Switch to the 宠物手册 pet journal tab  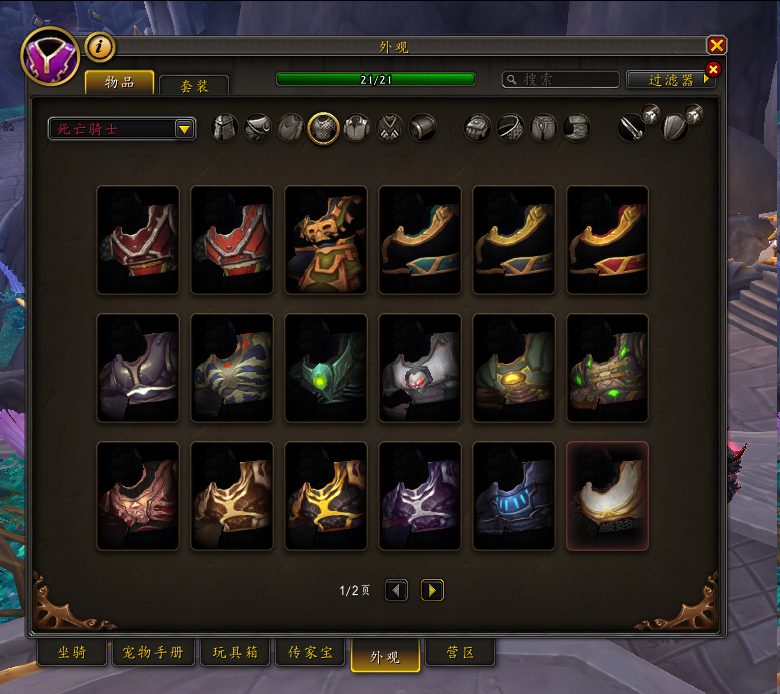pyautogui.click(x=153, y=655)
